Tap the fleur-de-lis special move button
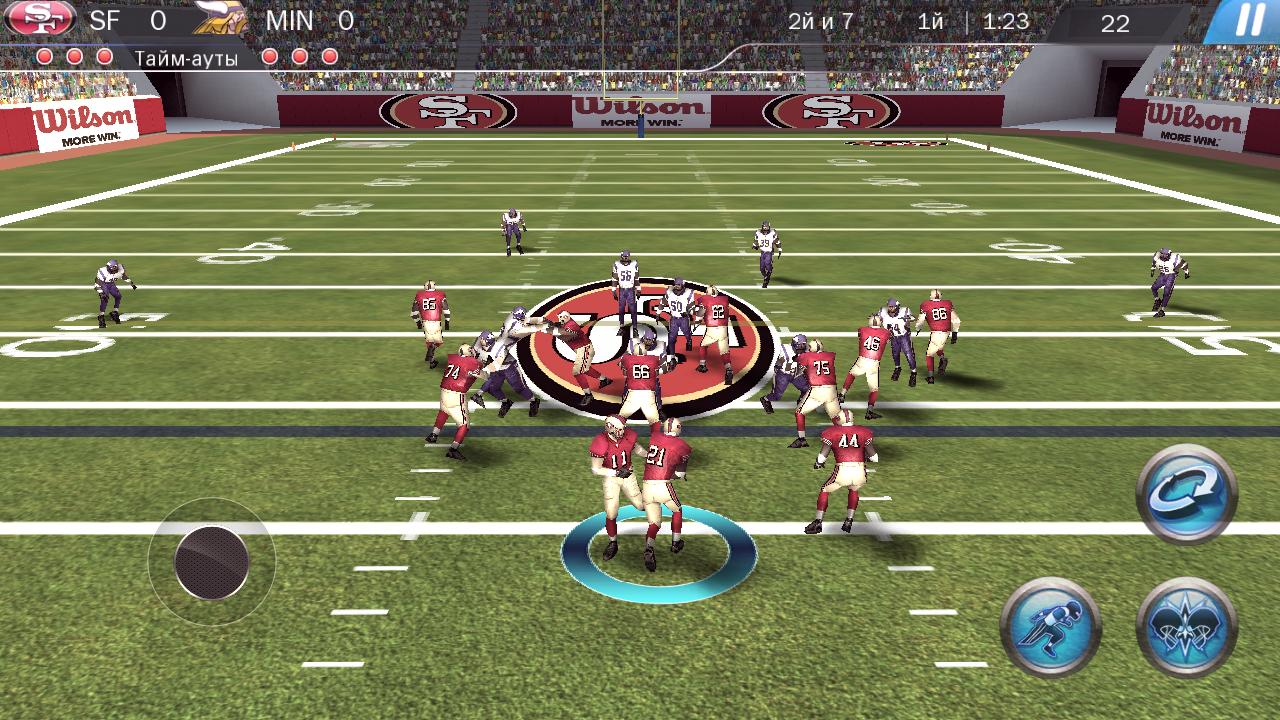Screen dimensions: 1280x720 (x=1187, y=627)
